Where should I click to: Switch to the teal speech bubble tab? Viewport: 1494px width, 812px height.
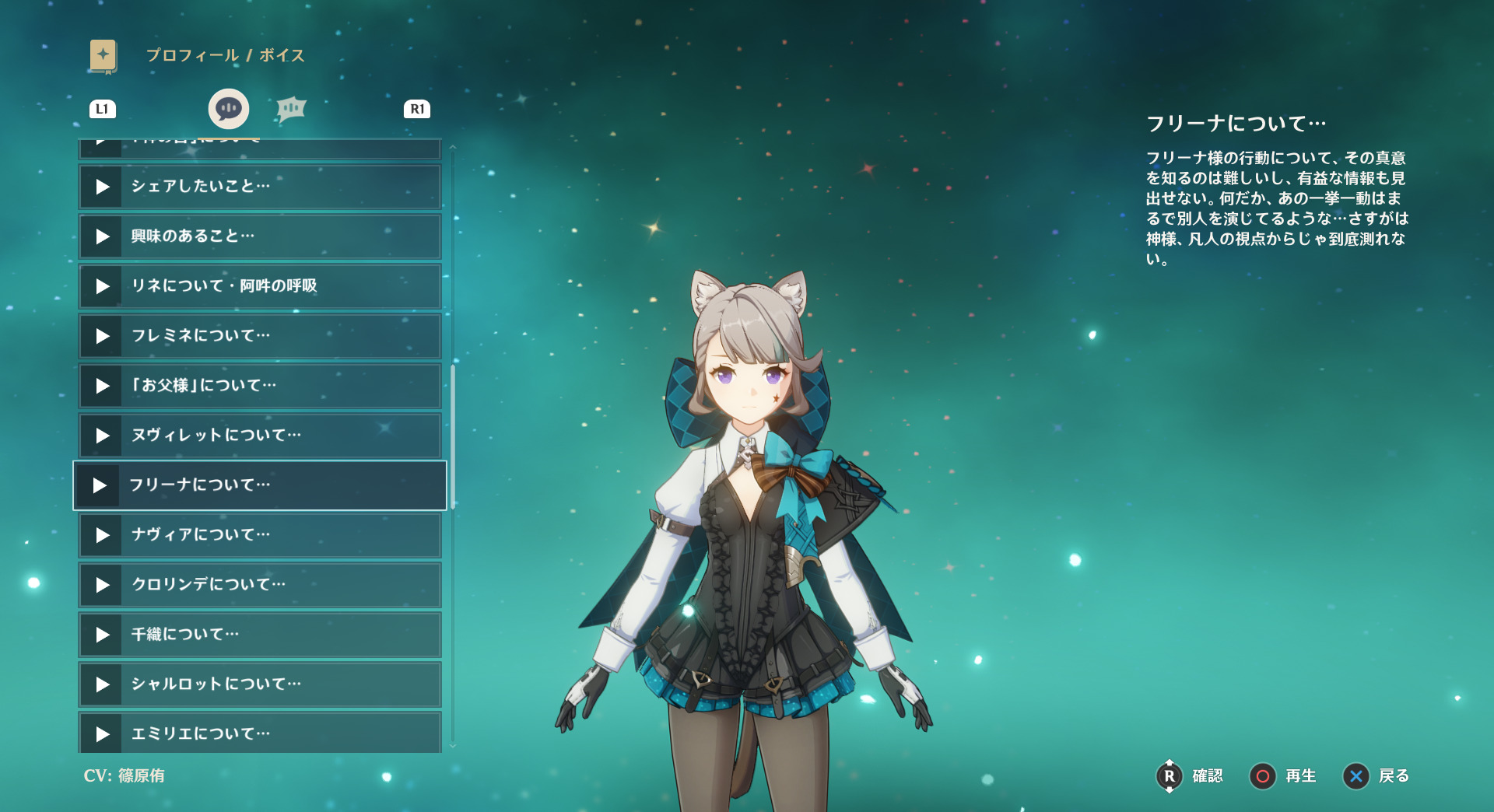(x=291, y=109)
